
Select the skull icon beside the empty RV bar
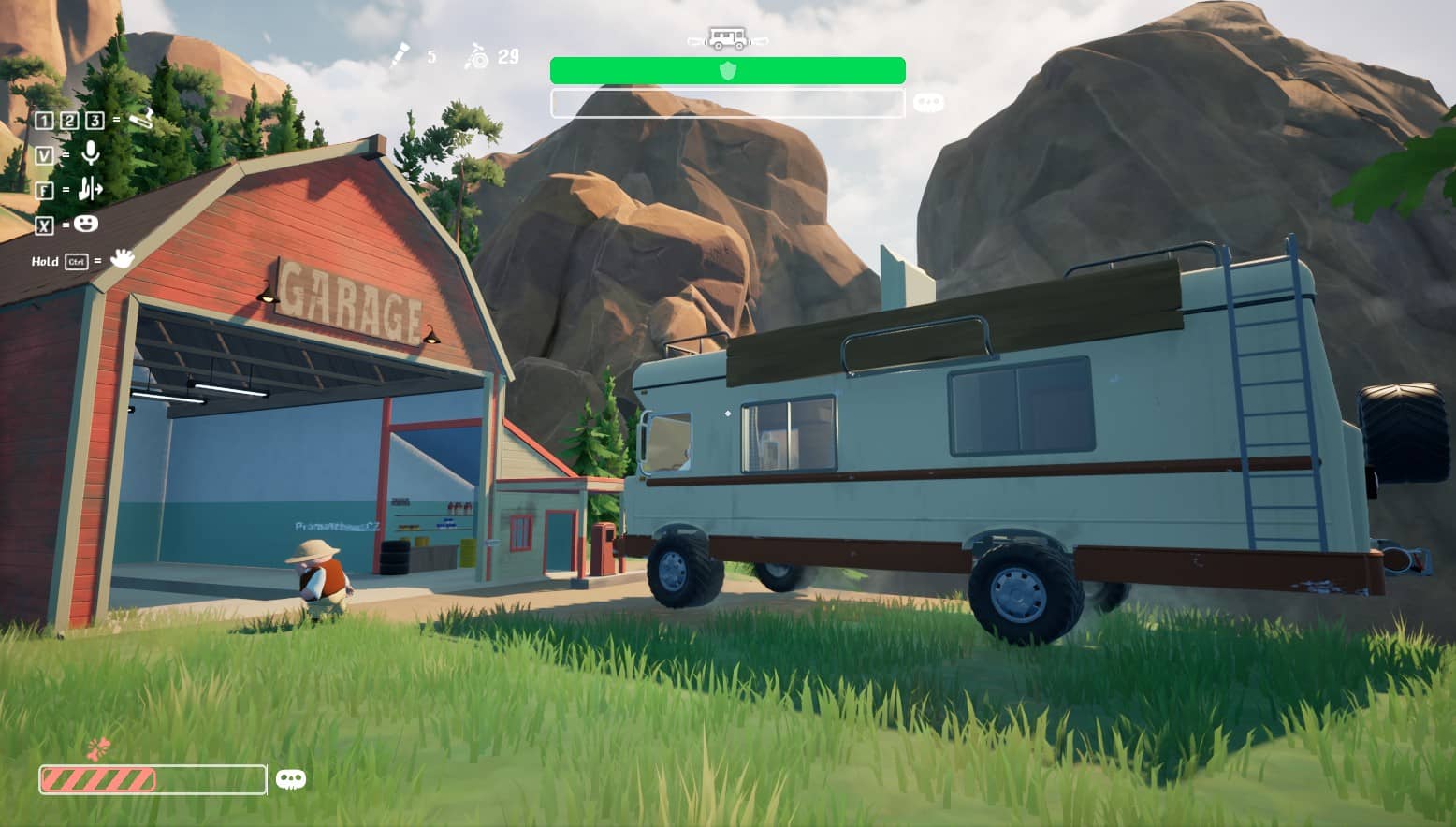[x=928, y=103]
